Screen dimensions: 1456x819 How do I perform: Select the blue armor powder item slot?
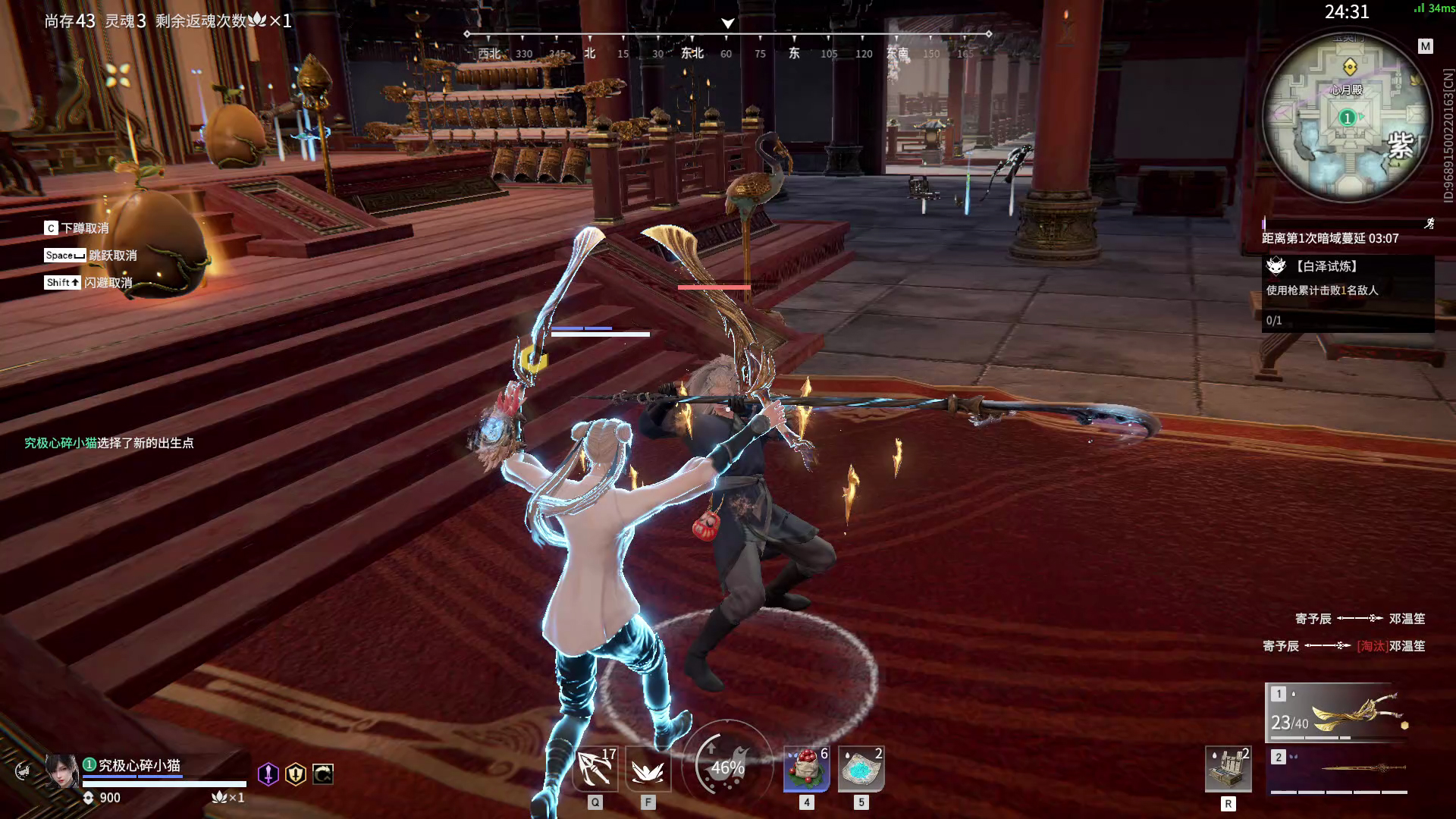pos(861,768)
